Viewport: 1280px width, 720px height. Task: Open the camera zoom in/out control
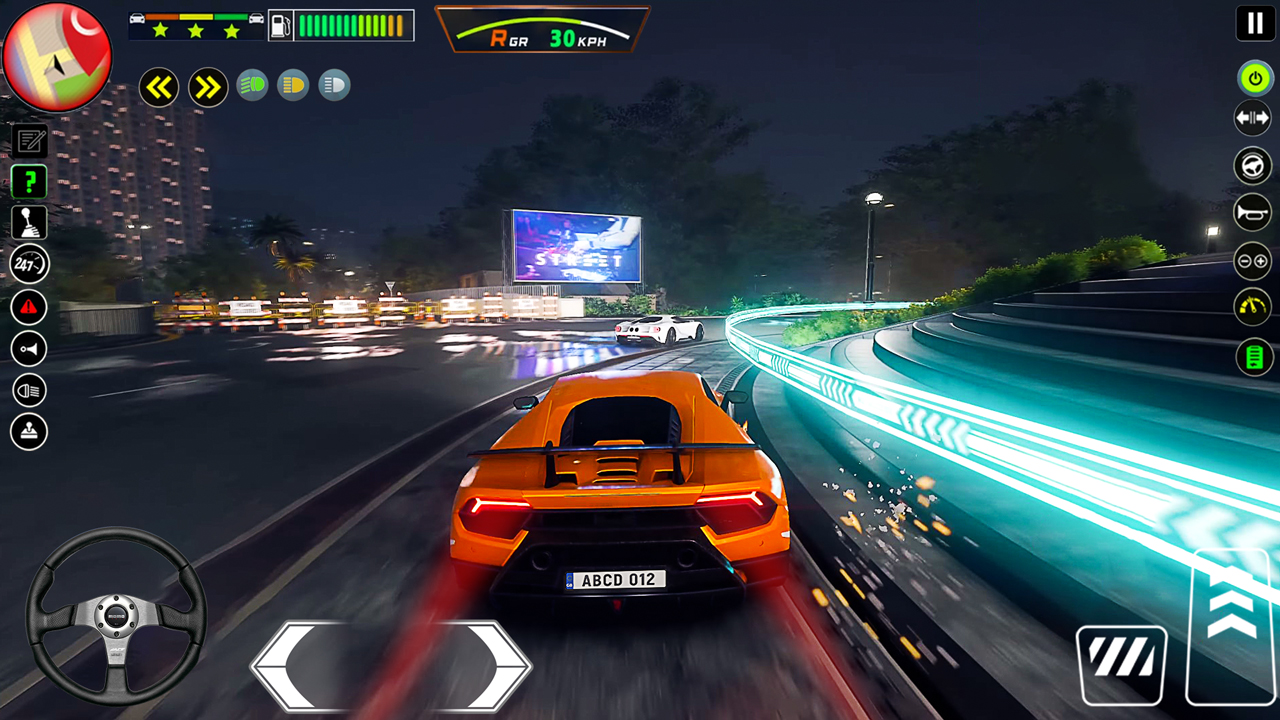[x=1253, y=261]
